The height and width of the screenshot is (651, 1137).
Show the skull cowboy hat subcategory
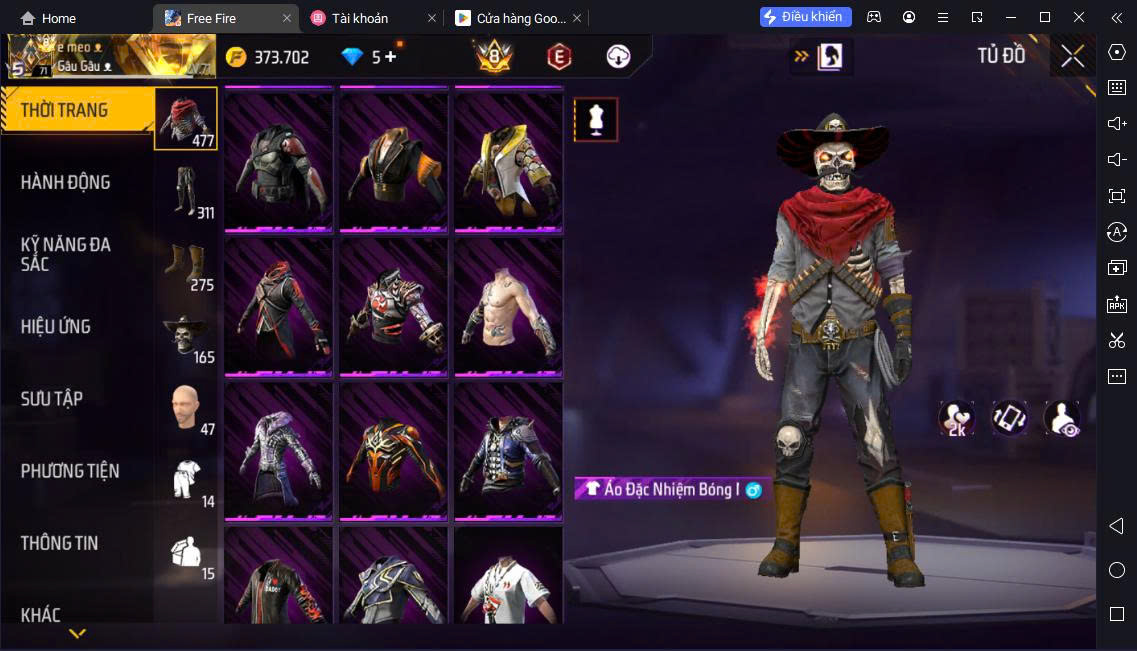click(x=186, y=335)
